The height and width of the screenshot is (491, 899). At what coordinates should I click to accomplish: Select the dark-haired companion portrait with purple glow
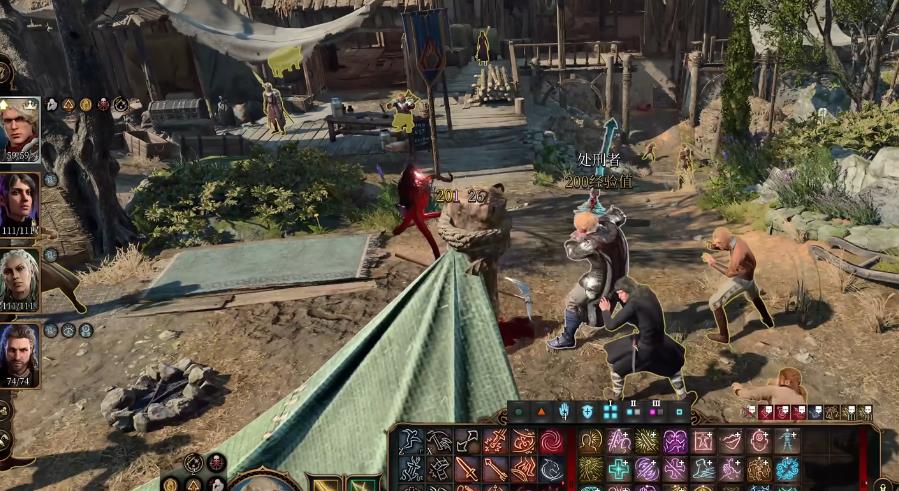coord(20,204)
